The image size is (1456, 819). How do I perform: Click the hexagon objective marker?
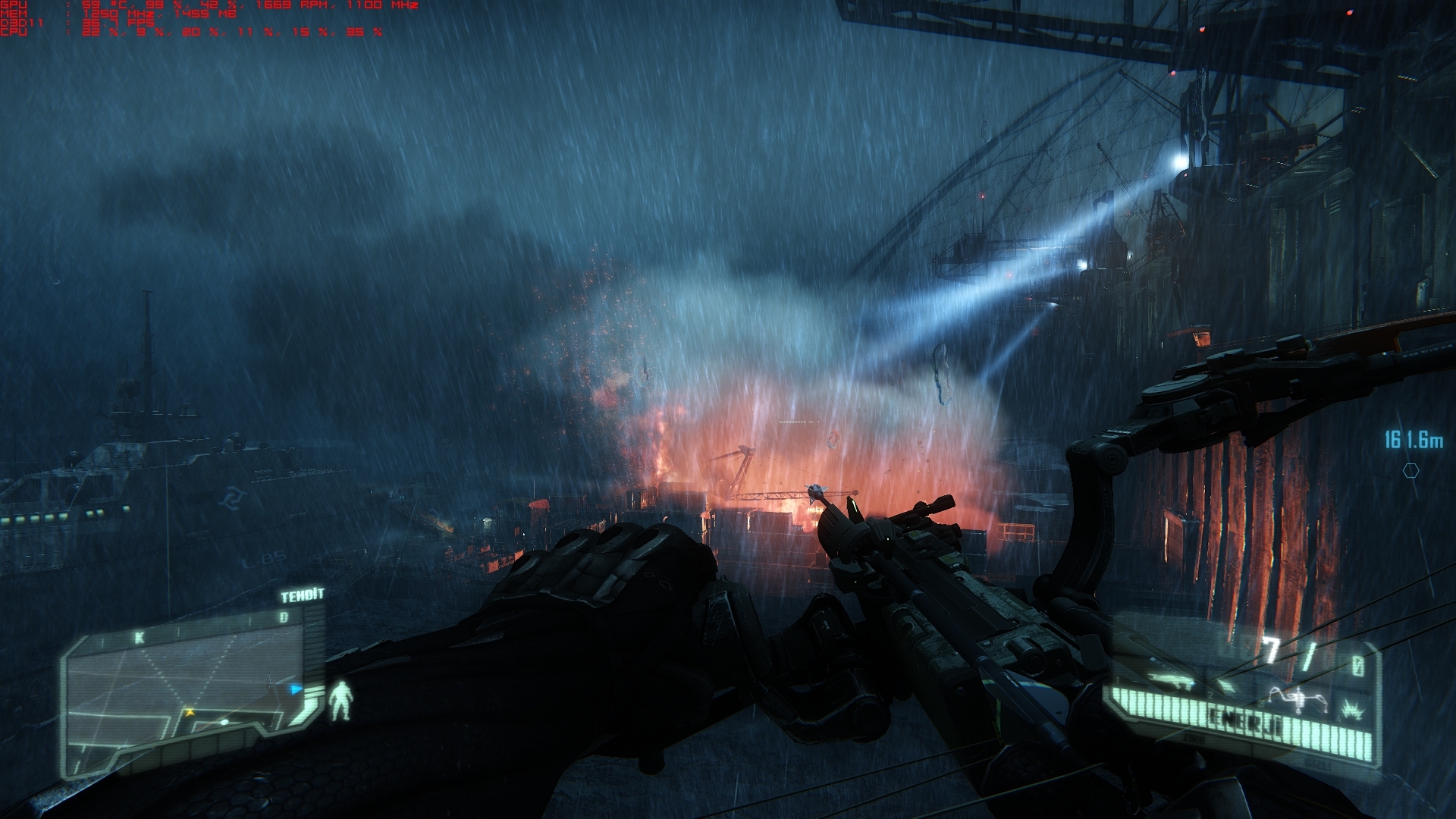point(1410,471)
